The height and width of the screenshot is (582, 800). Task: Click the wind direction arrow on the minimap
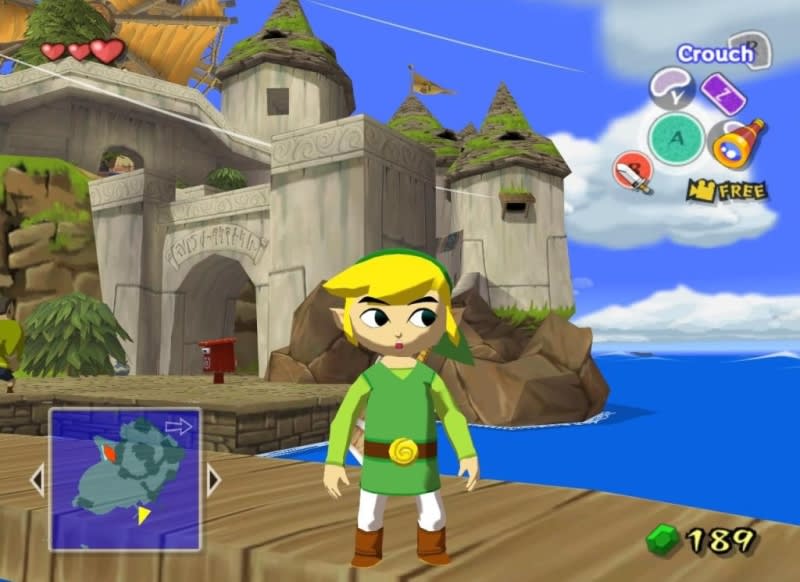click(x=178, y=427)
